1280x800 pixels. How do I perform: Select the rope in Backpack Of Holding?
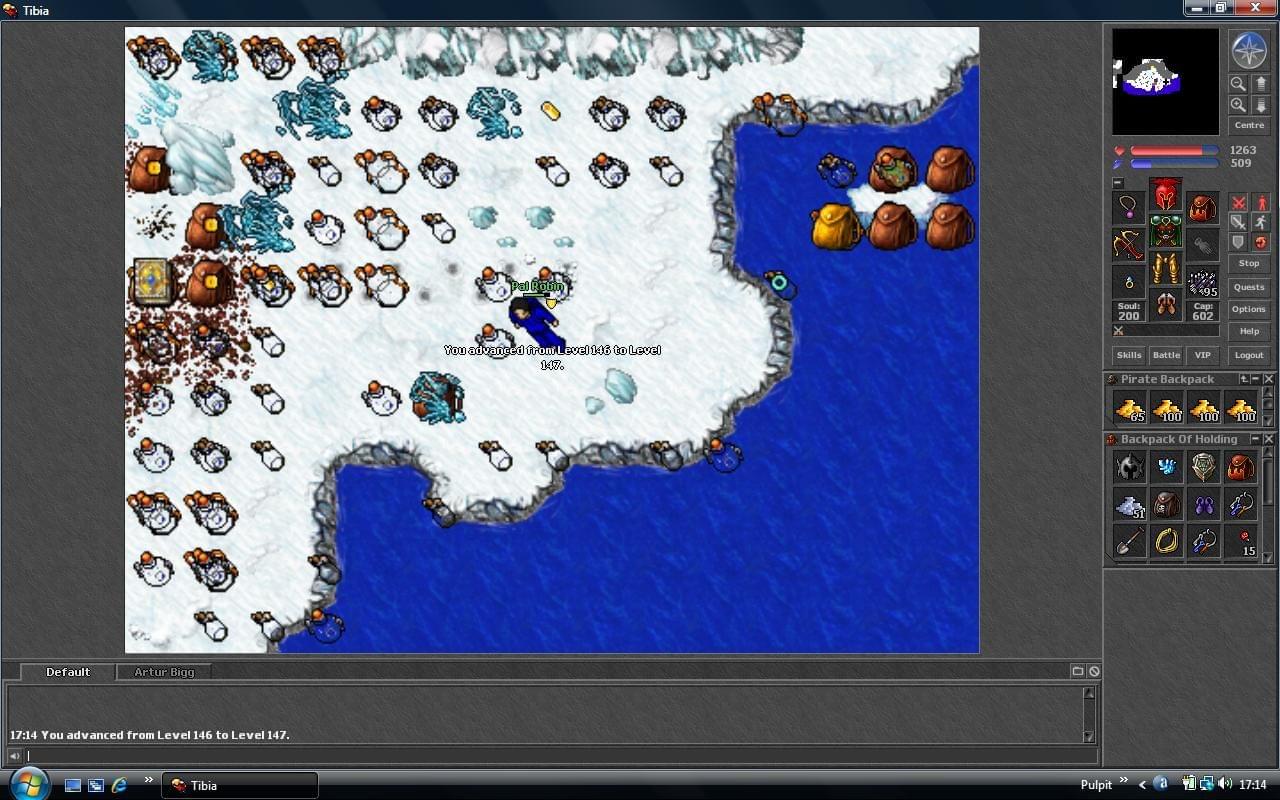(x=1166, y=541)
